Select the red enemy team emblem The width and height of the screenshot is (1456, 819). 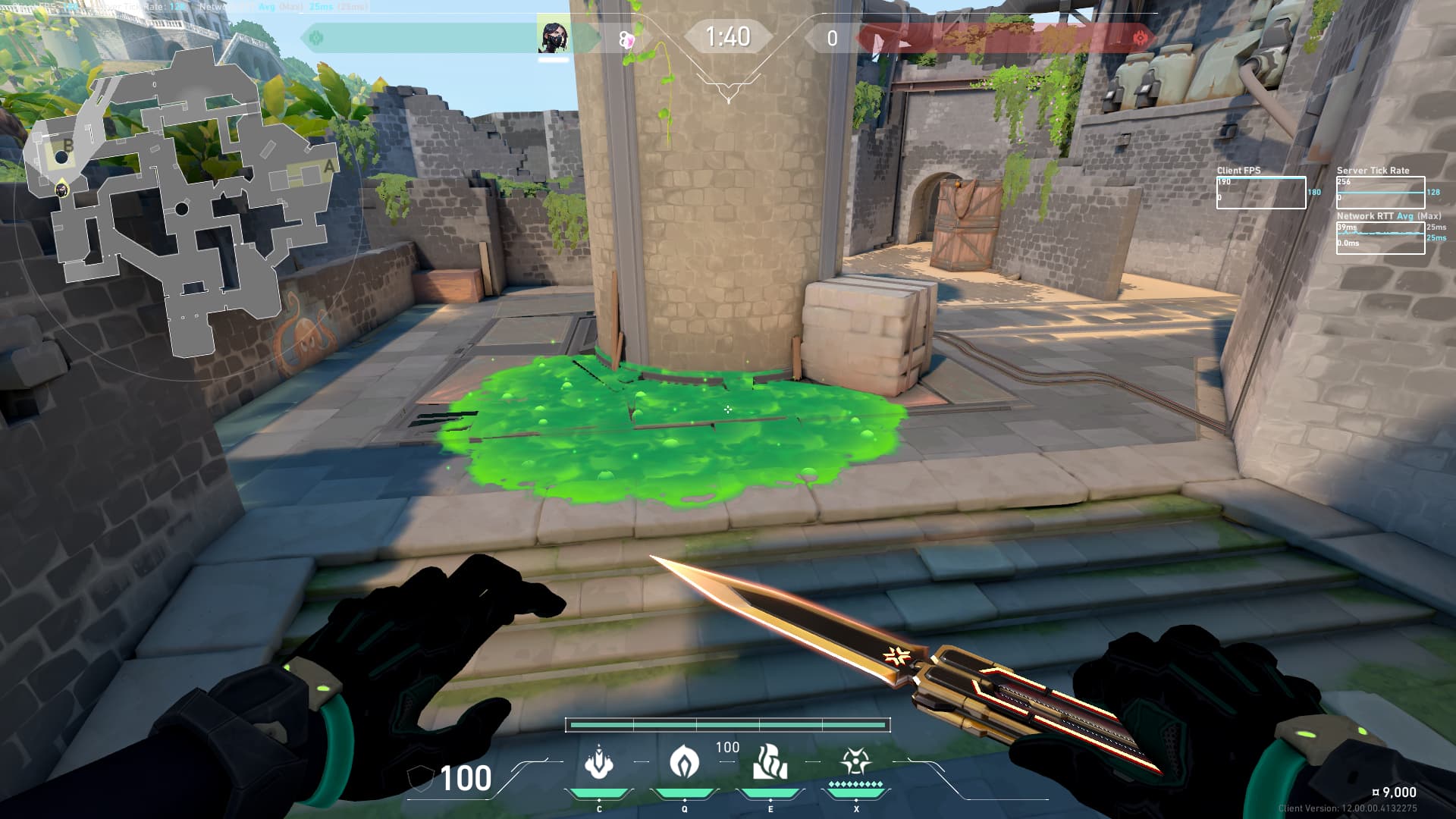pos(1139,38)
